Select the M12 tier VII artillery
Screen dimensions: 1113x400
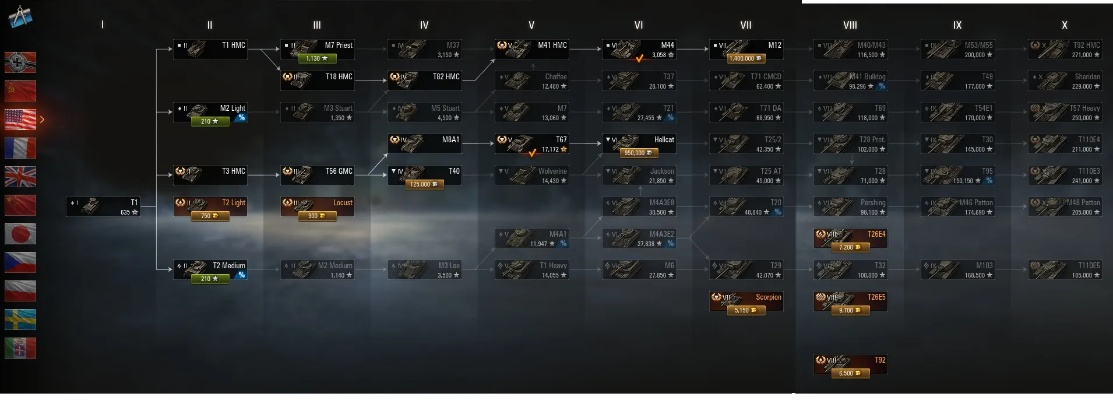coord(748,46)
